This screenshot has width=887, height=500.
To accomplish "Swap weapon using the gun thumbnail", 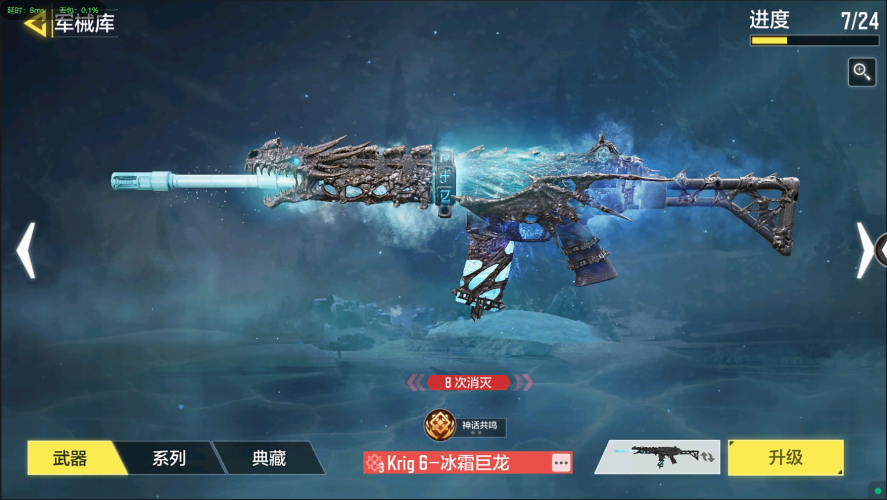I will [656, 457].
